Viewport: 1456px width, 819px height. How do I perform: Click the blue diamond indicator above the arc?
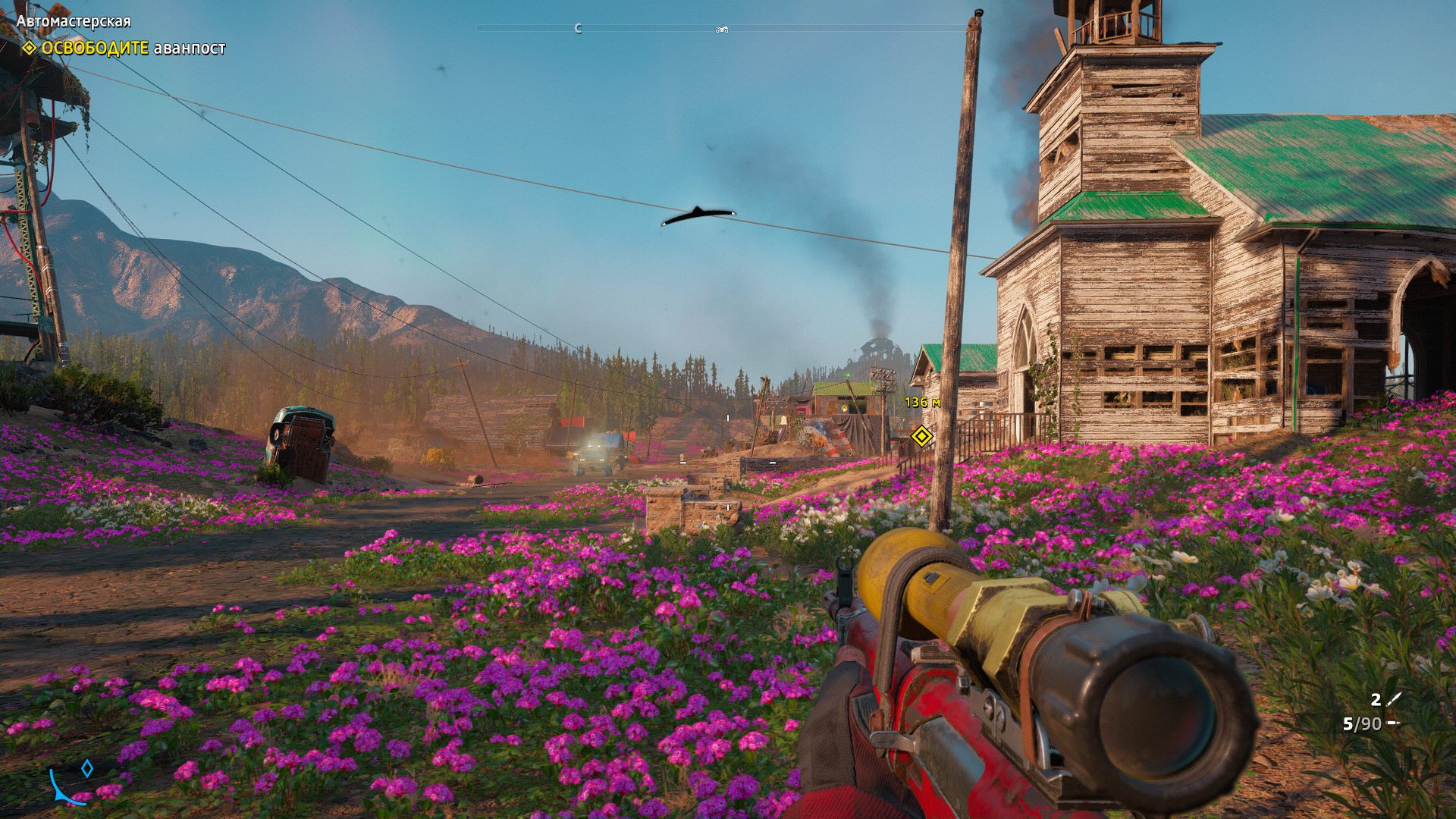(x=87, y=769)
